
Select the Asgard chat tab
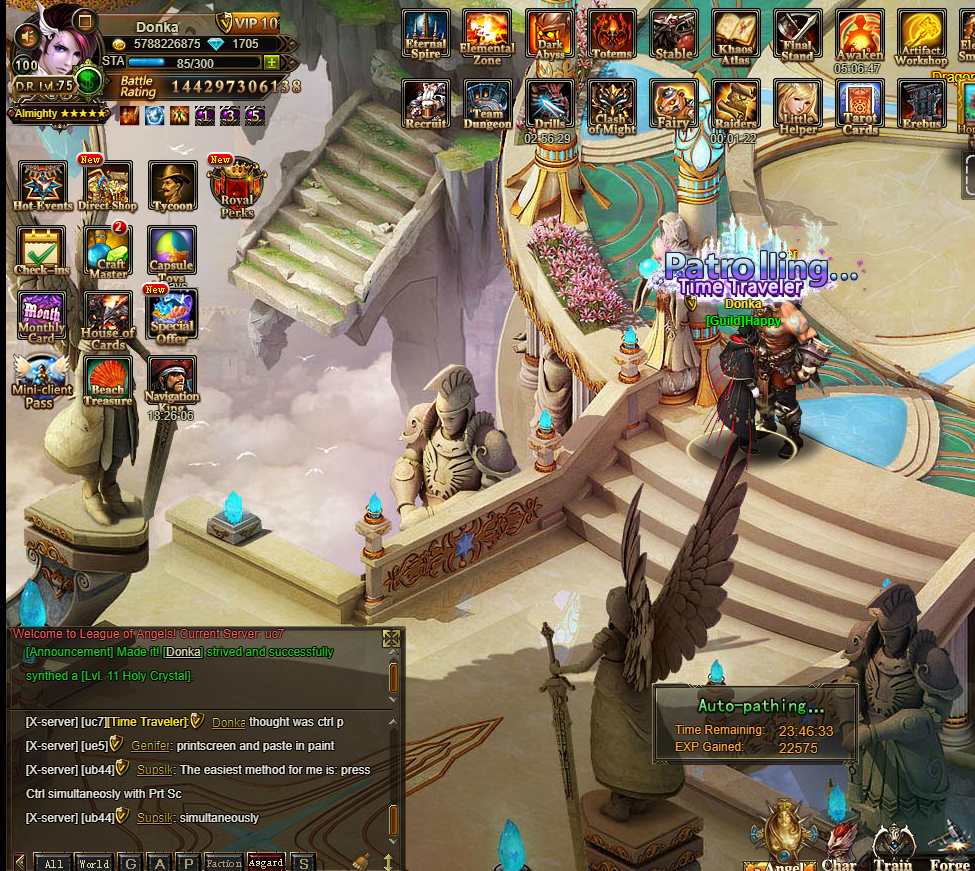click(266, 863)
